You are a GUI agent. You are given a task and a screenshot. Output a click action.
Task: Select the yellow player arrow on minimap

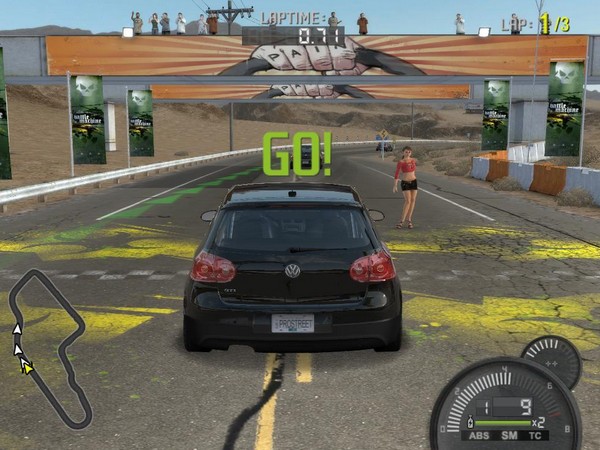[x=27, y=367]
